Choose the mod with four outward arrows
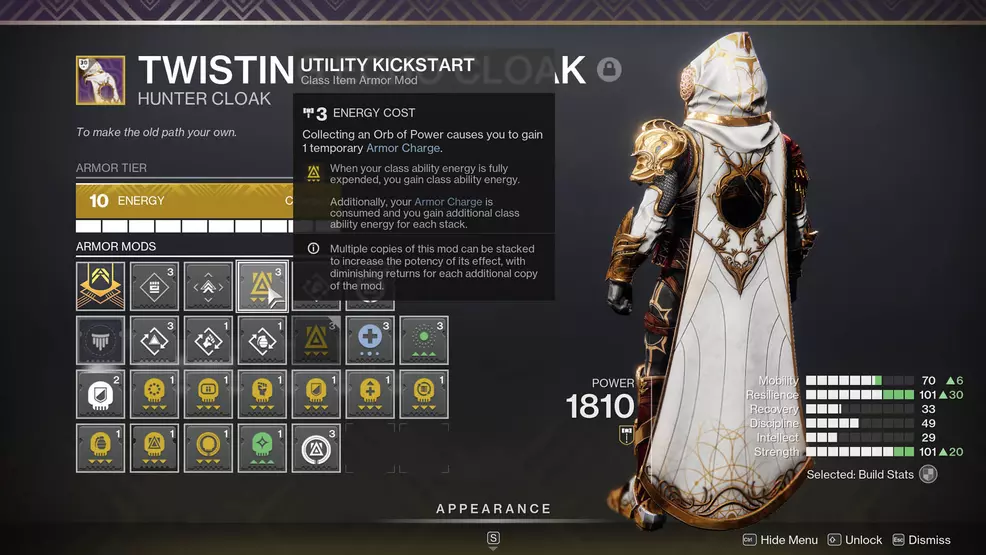Viewport: 986px width, 555px height. [x=208, y=287]
